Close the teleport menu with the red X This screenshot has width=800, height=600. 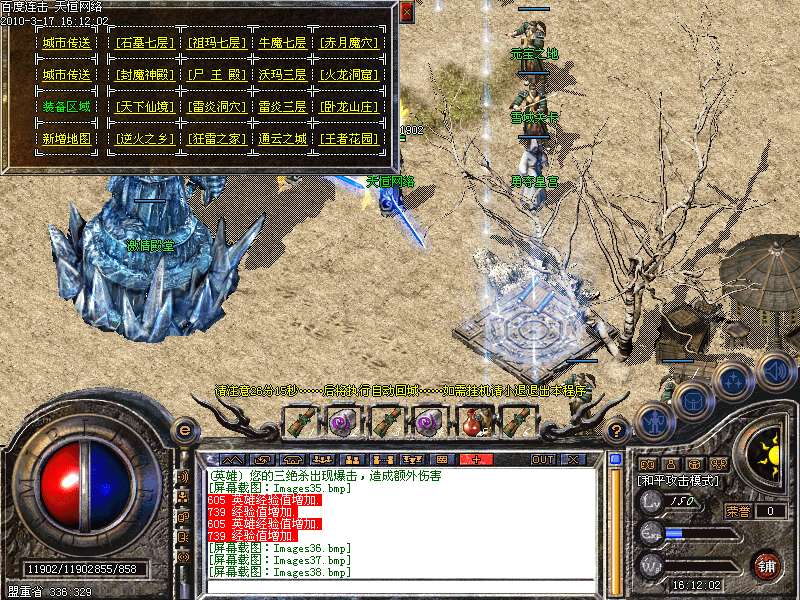(406, 13)
